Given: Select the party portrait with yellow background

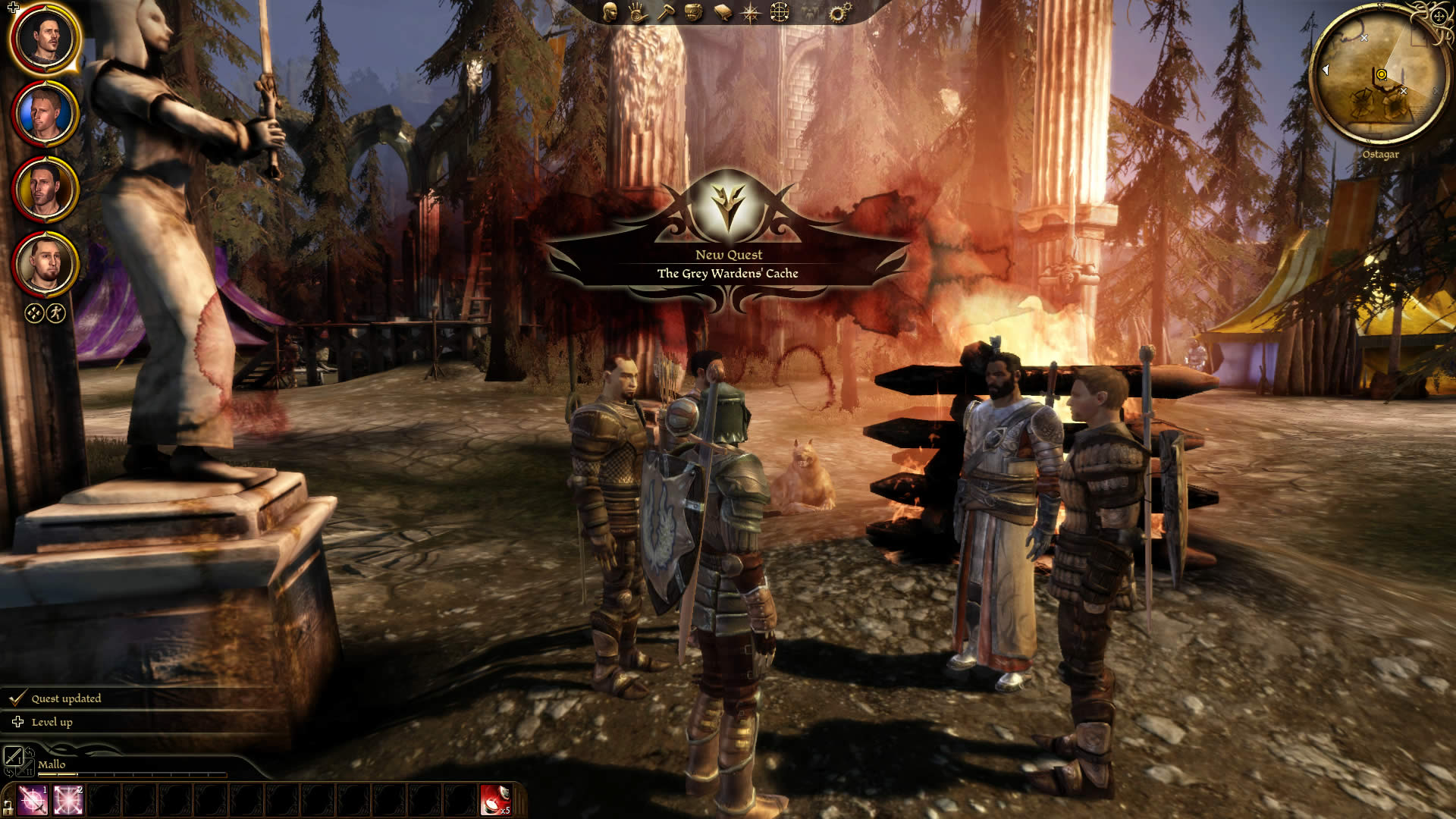Looking at the screenshot, I should (x=45, y=189).
